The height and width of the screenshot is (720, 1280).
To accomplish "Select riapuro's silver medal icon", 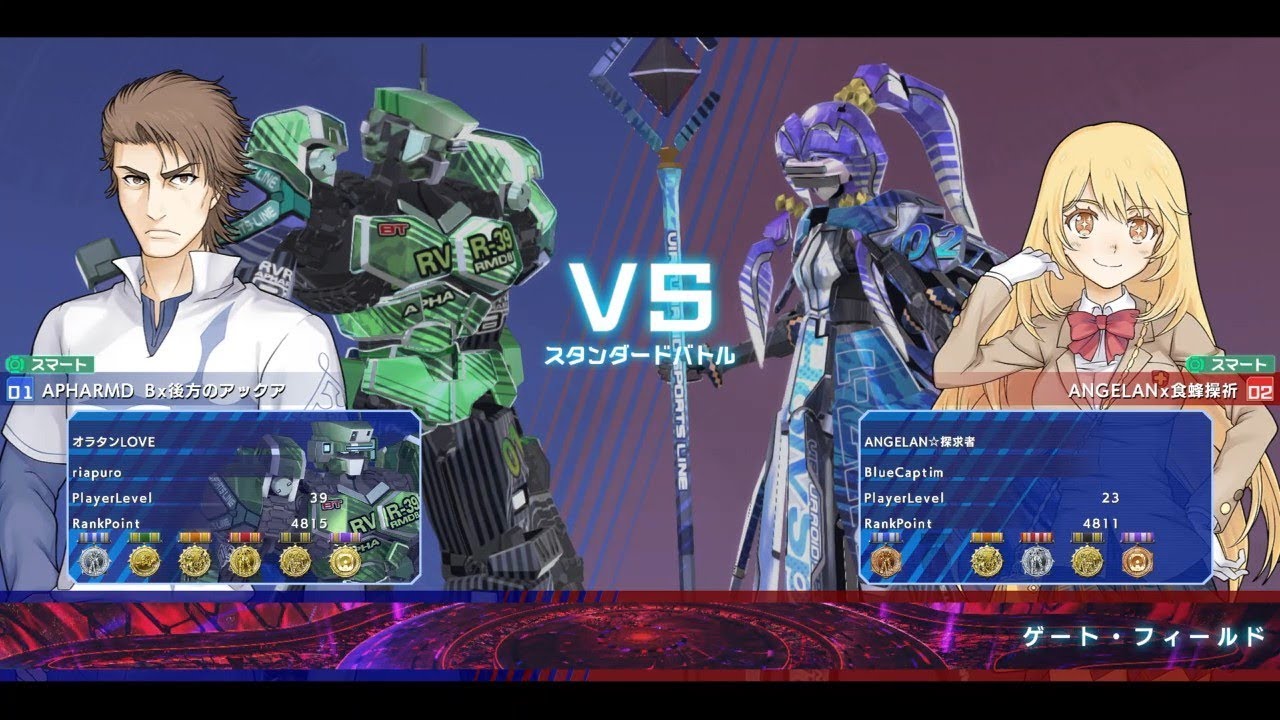I will (x=94, y=560).
